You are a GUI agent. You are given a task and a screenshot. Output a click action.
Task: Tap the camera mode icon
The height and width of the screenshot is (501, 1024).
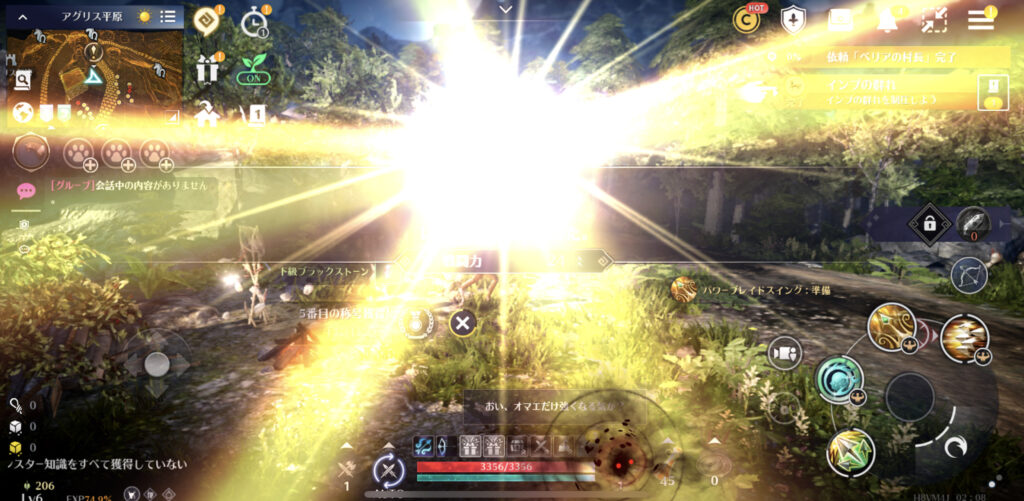coord(785,352)
